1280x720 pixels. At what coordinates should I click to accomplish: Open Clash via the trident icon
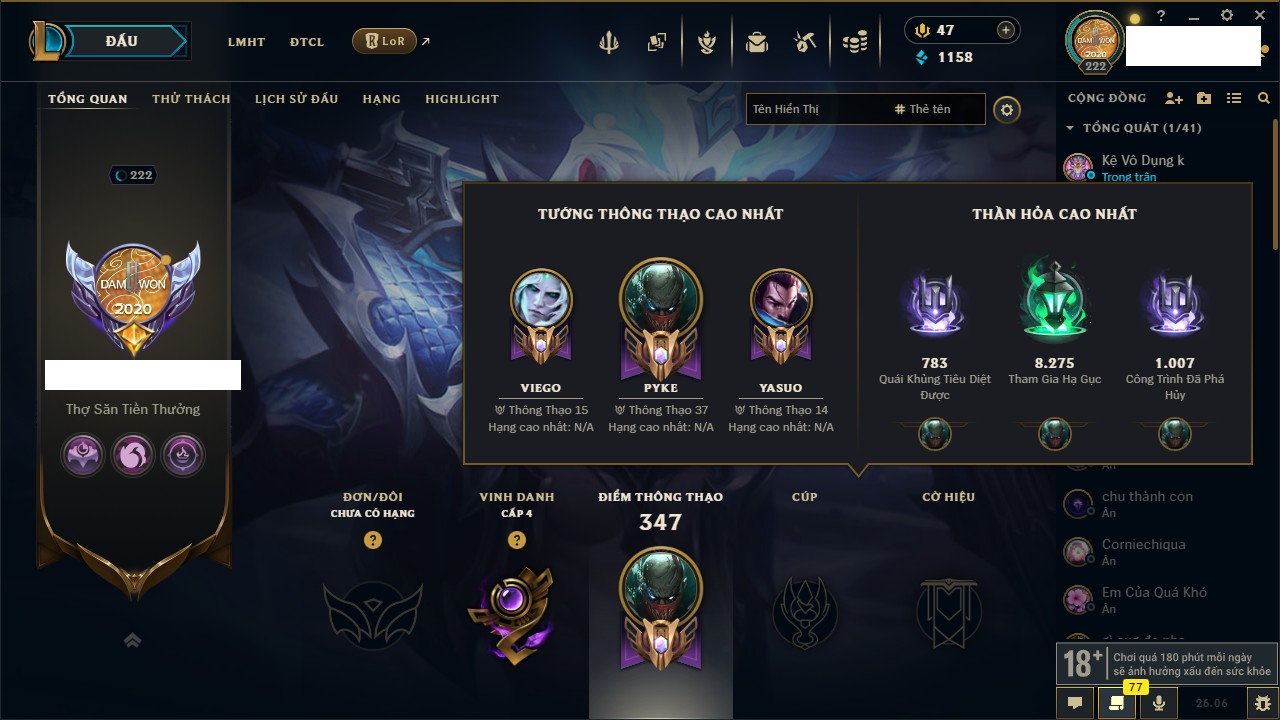(x=609, y=42)
